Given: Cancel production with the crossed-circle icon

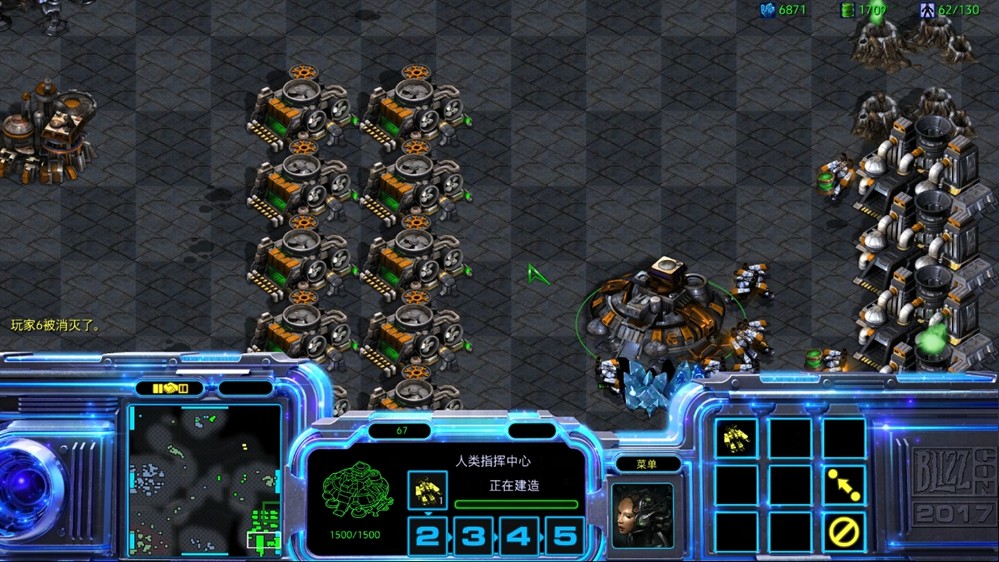Looking at the screenshot, I should pos(844,531).
